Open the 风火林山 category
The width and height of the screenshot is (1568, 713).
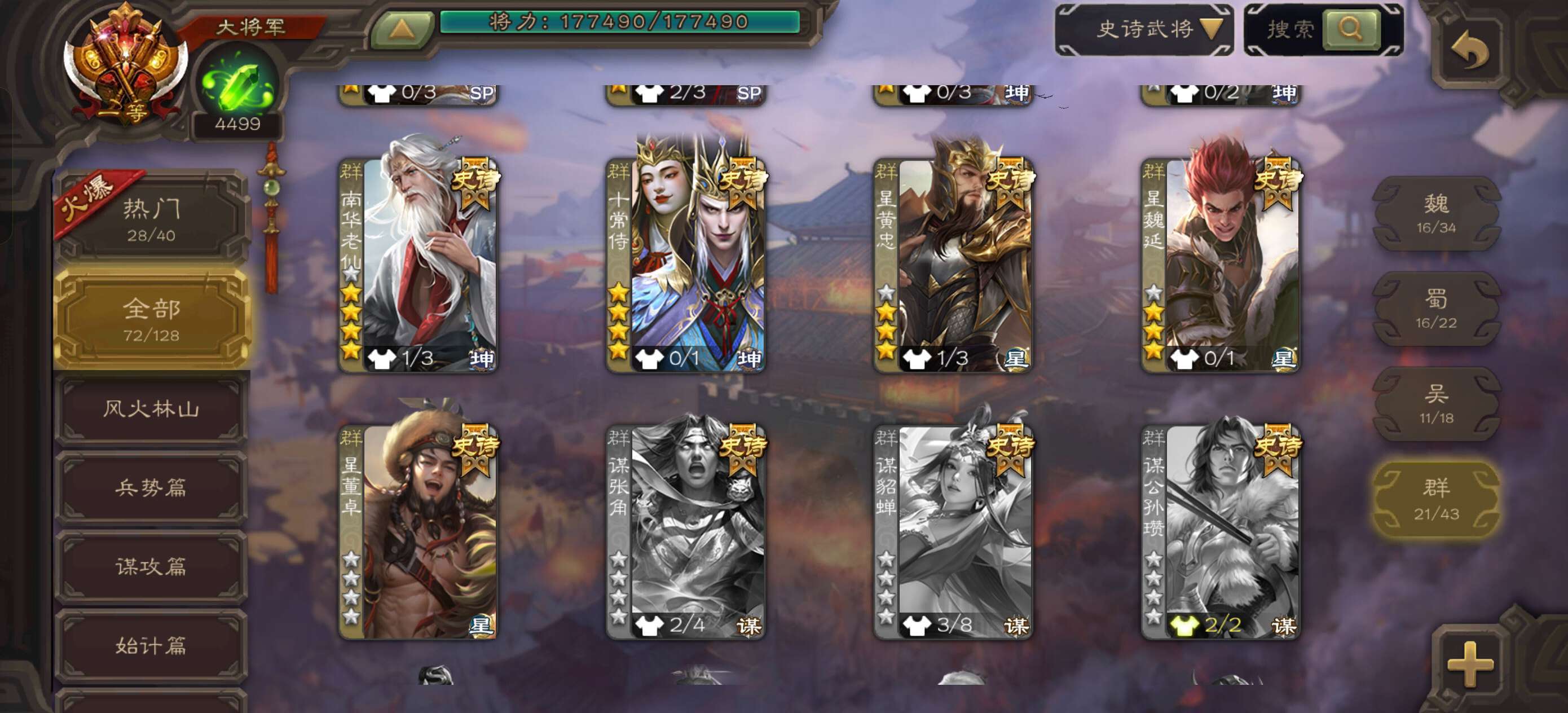[x=151, y=408]
